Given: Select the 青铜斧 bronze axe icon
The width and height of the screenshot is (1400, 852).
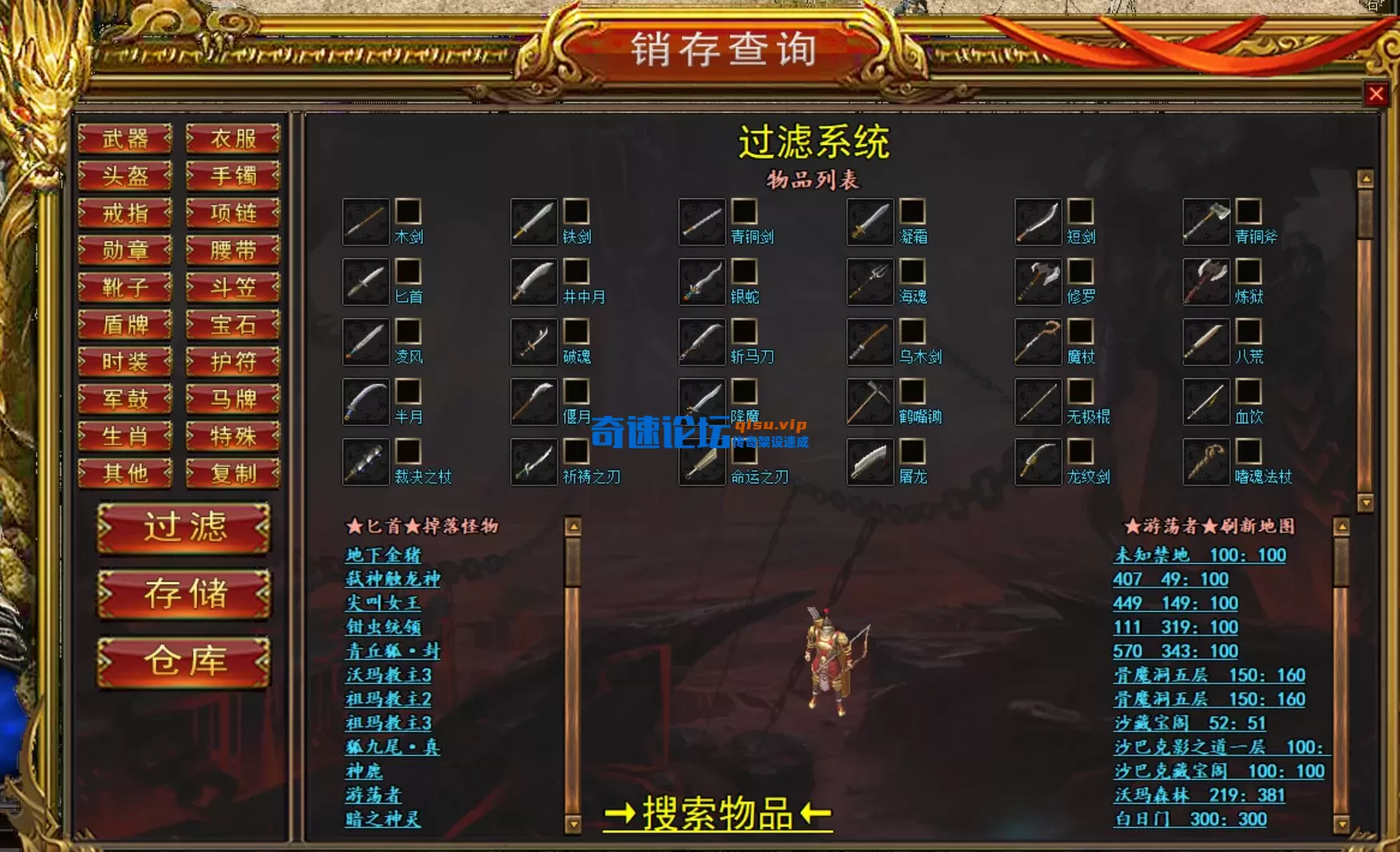Looking at the screenshot, I should pos(1205,223).
